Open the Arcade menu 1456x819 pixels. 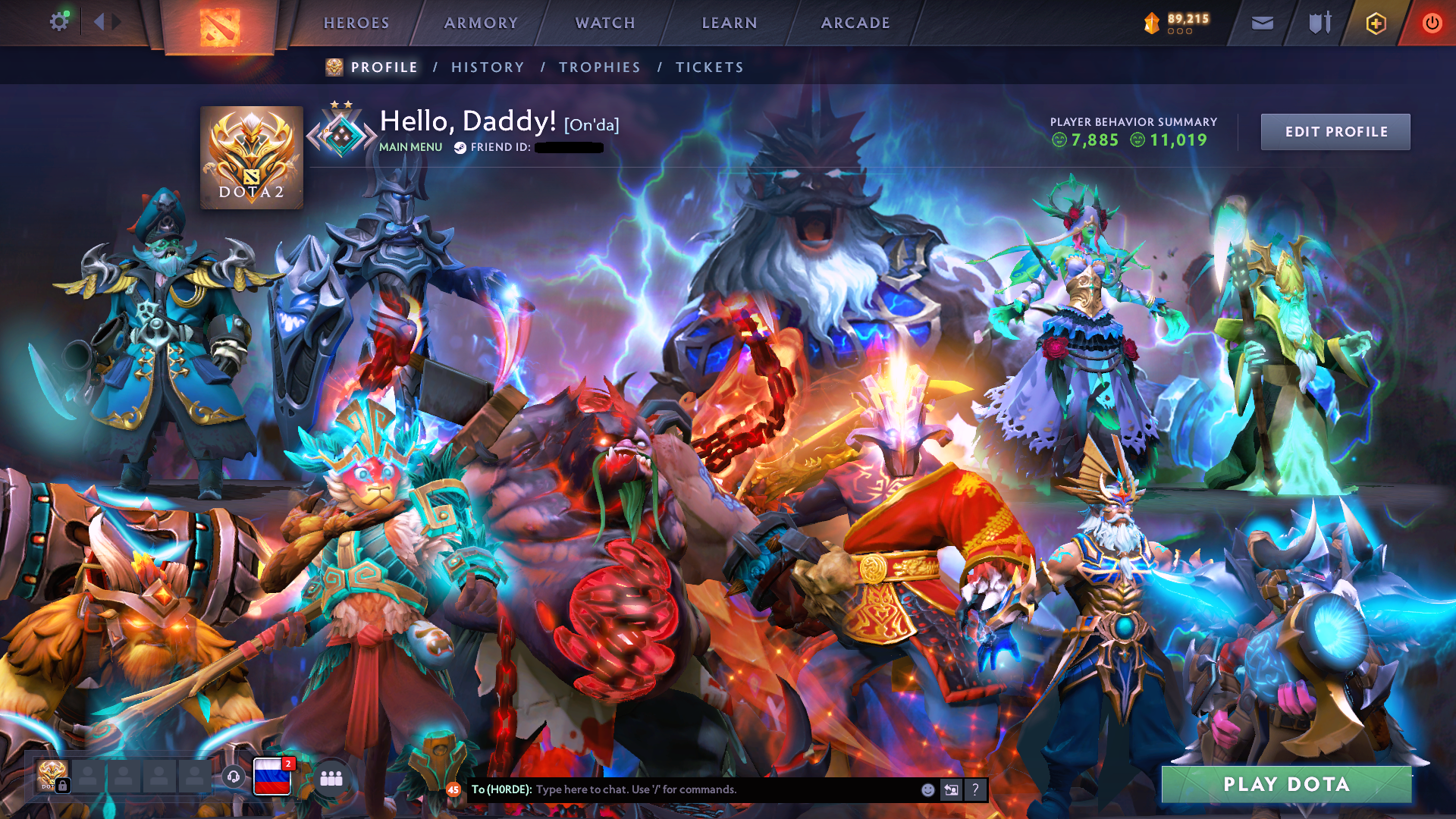pos(855,23)
